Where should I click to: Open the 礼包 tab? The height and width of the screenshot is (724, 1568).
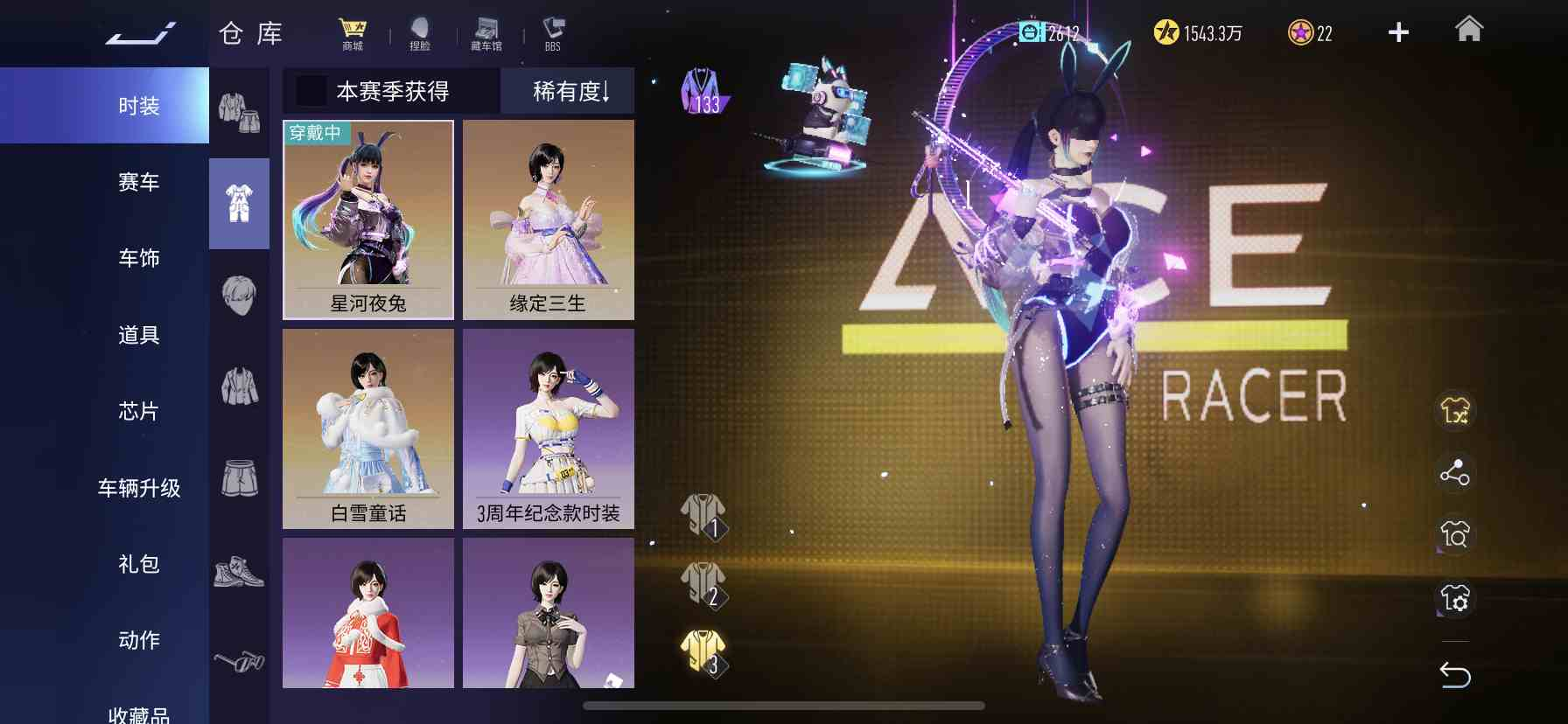(138, 564)
